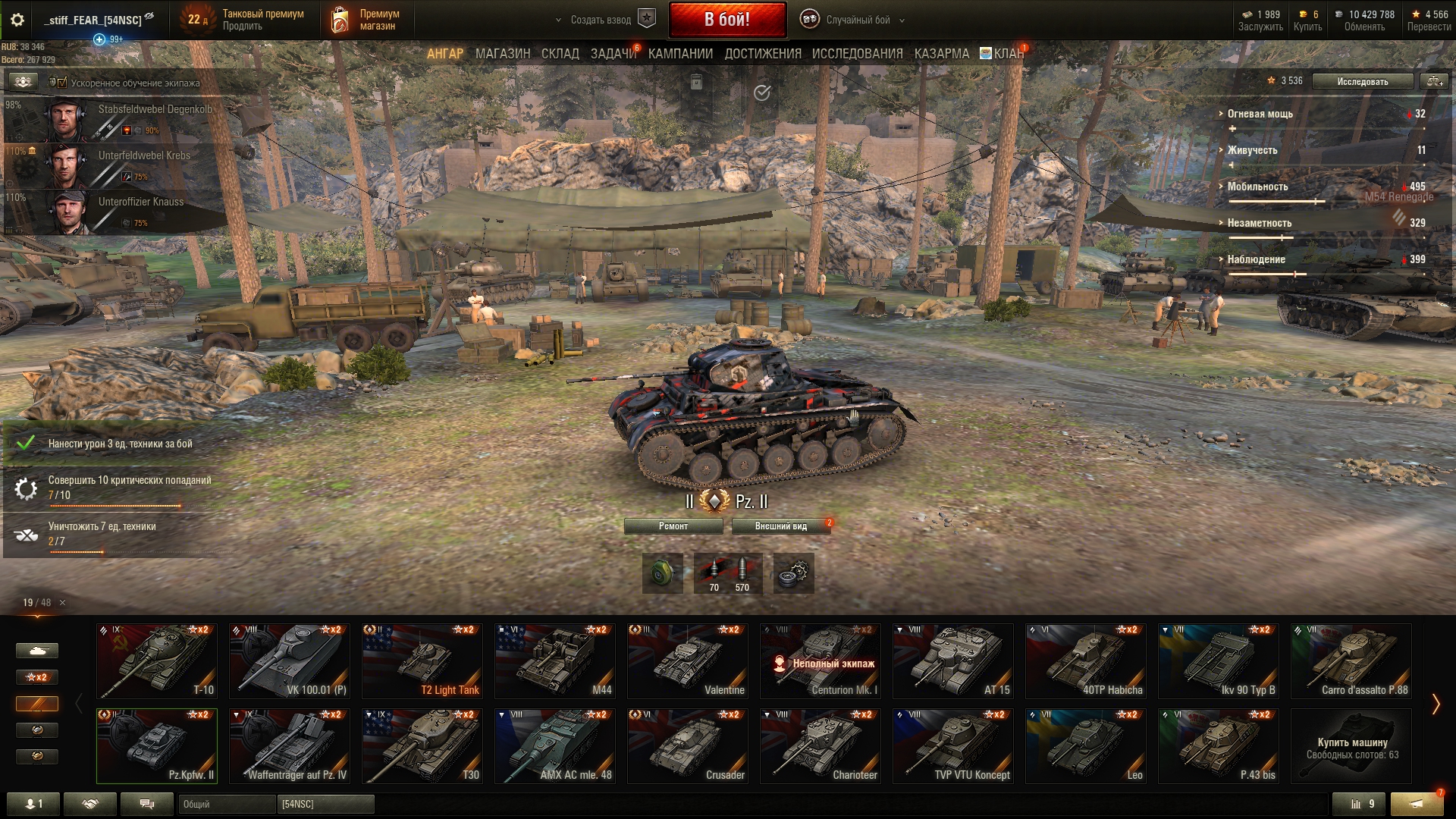1456x819 pixels.
Task: Click the Исследовать button
Action: (1362, 81)
